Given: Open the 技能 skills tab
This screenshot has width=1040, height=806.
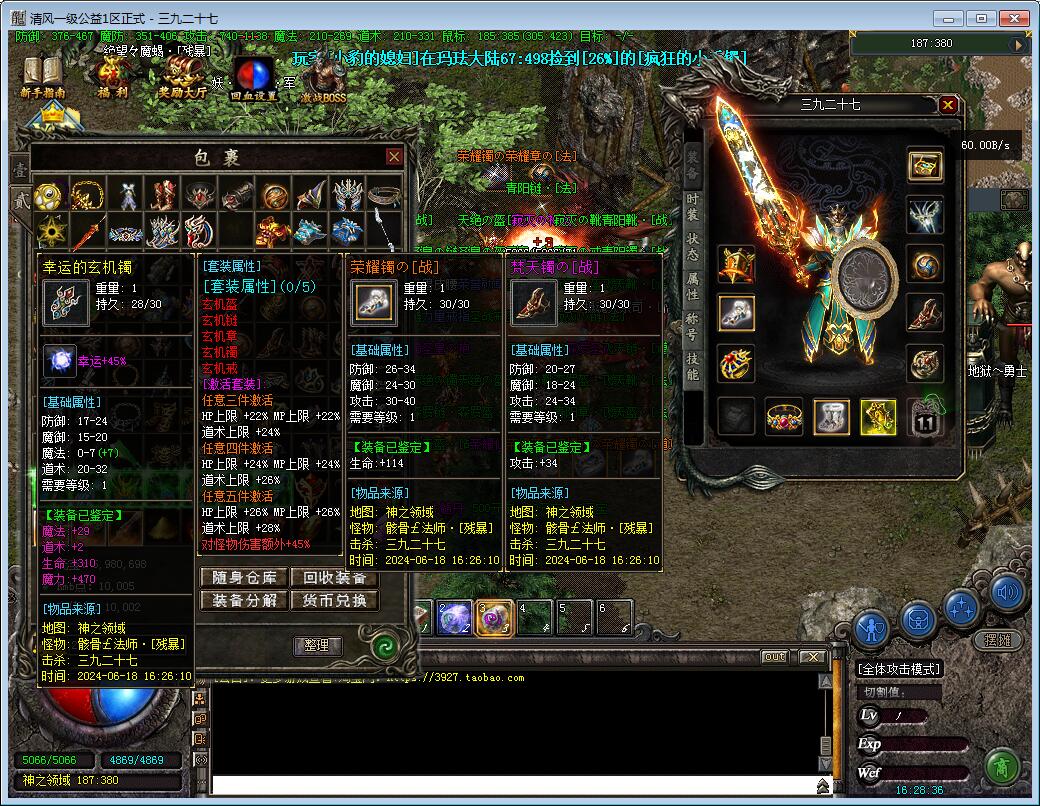Looking at the screenshot, I should (x=692, y=367).
